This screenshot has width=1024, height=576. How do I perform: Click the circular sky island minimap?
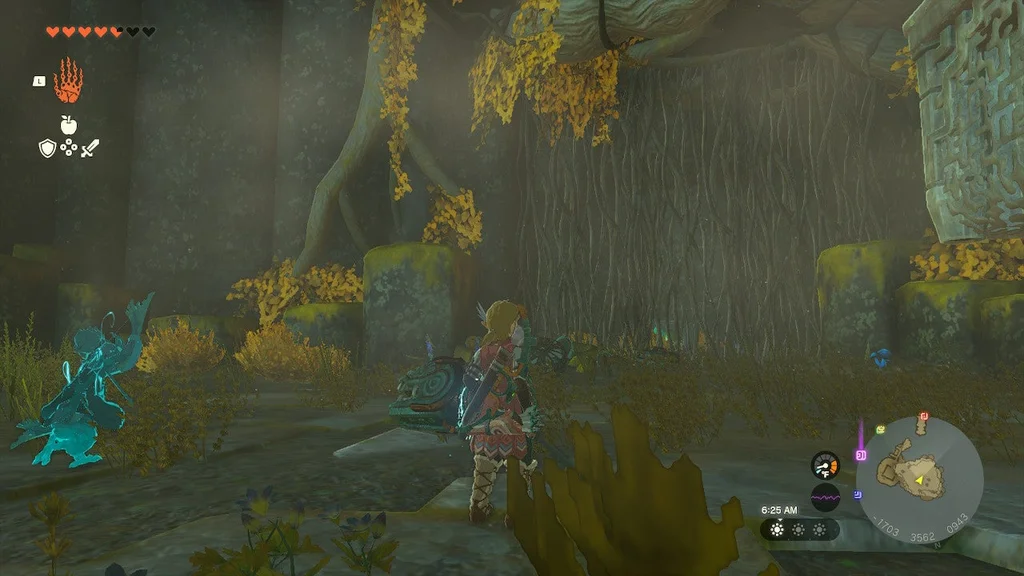[x=919, y=478]
